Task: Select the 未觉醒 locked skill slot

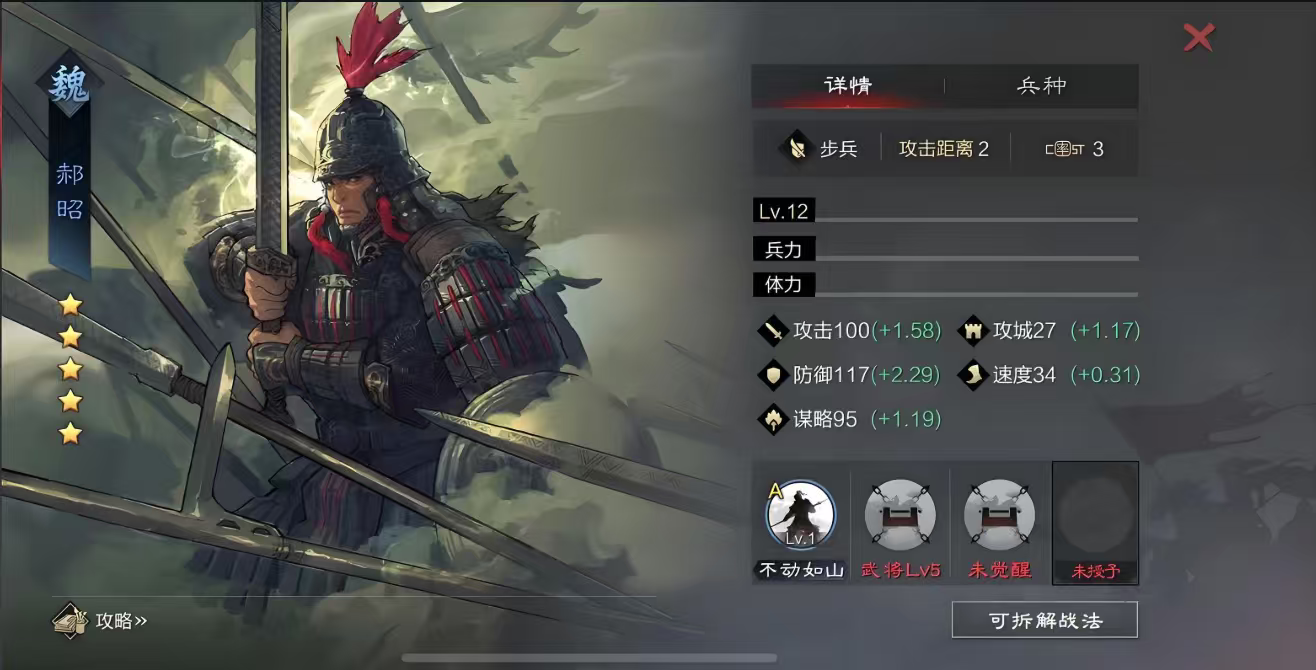Action: pos(999,515)
